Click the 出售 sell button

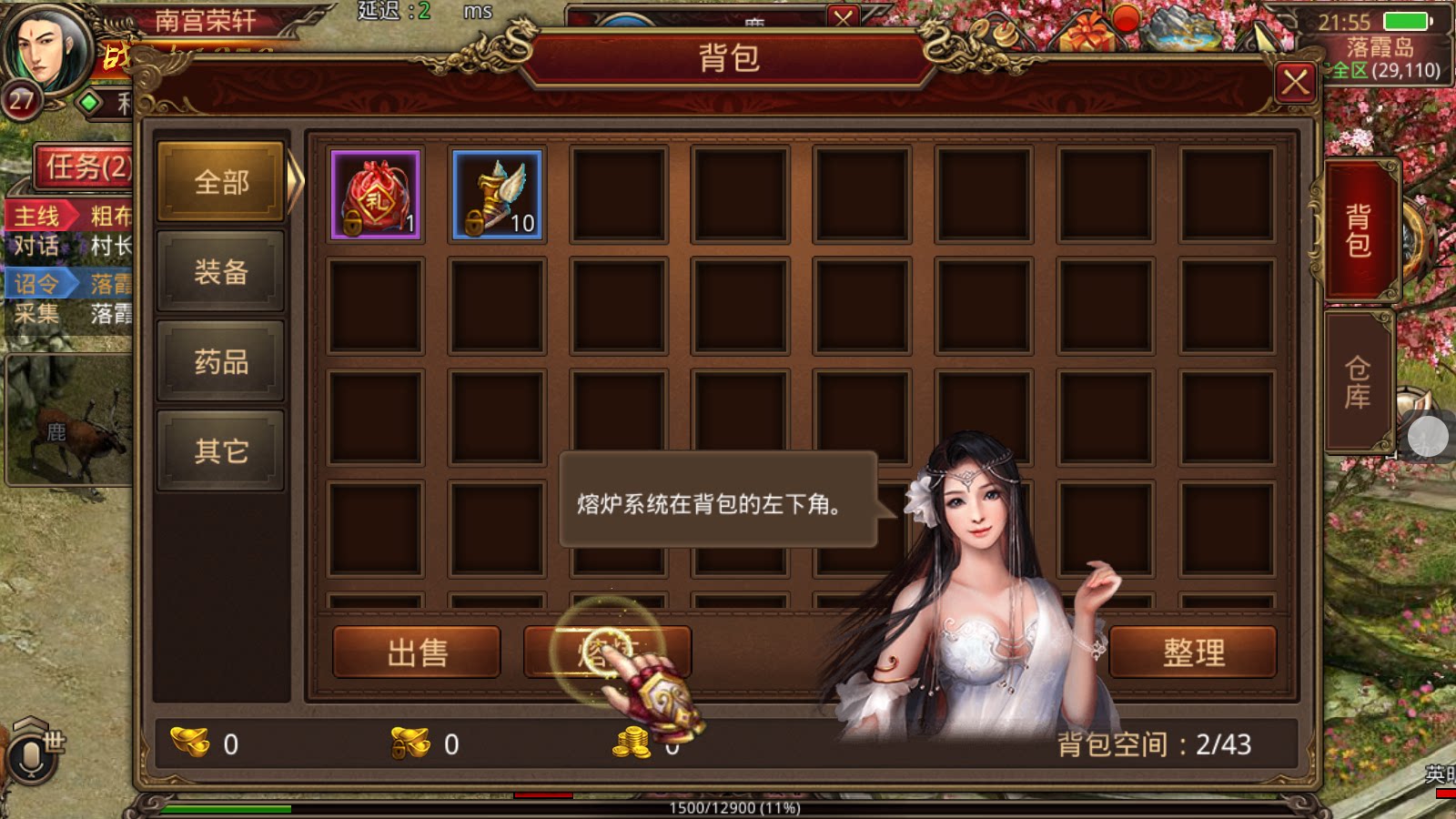pos(417,652)
